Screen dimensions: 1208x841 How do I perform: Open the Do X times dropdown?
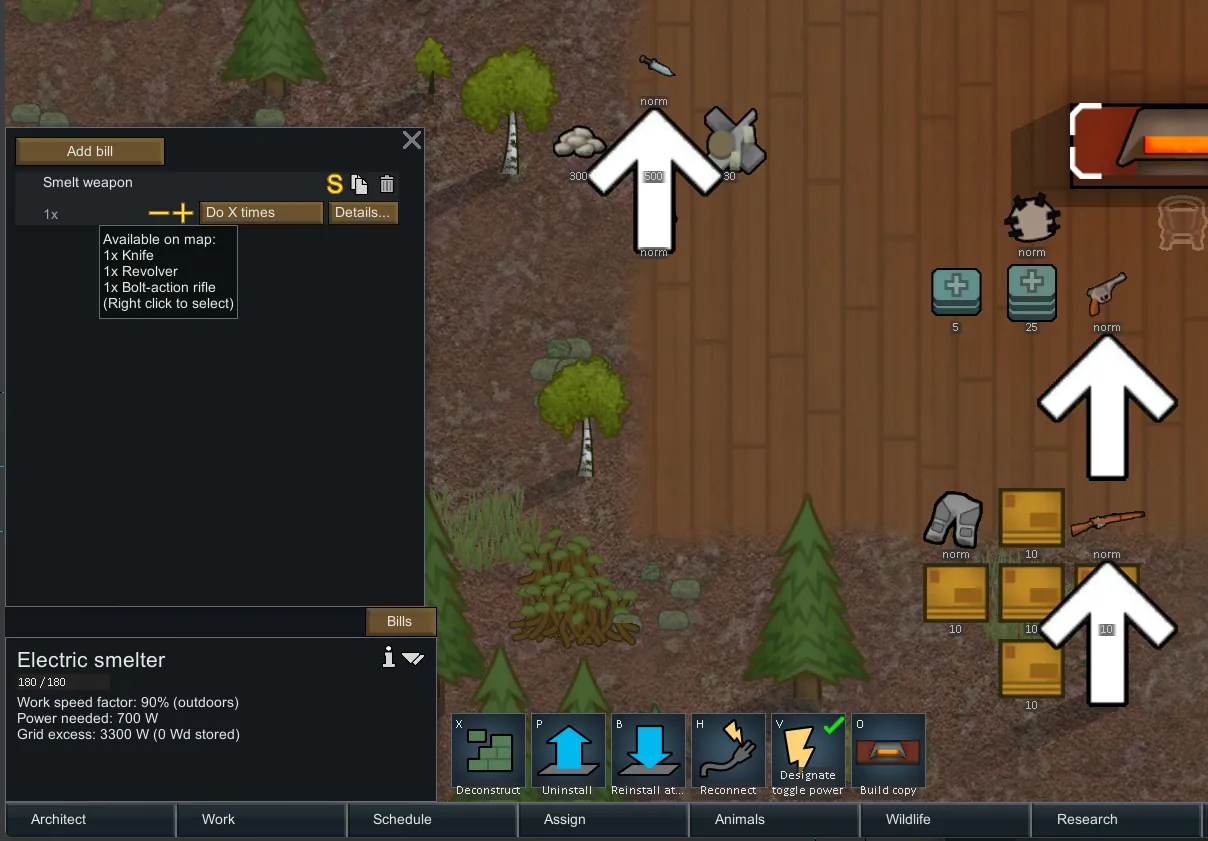[x=261, y=213]
